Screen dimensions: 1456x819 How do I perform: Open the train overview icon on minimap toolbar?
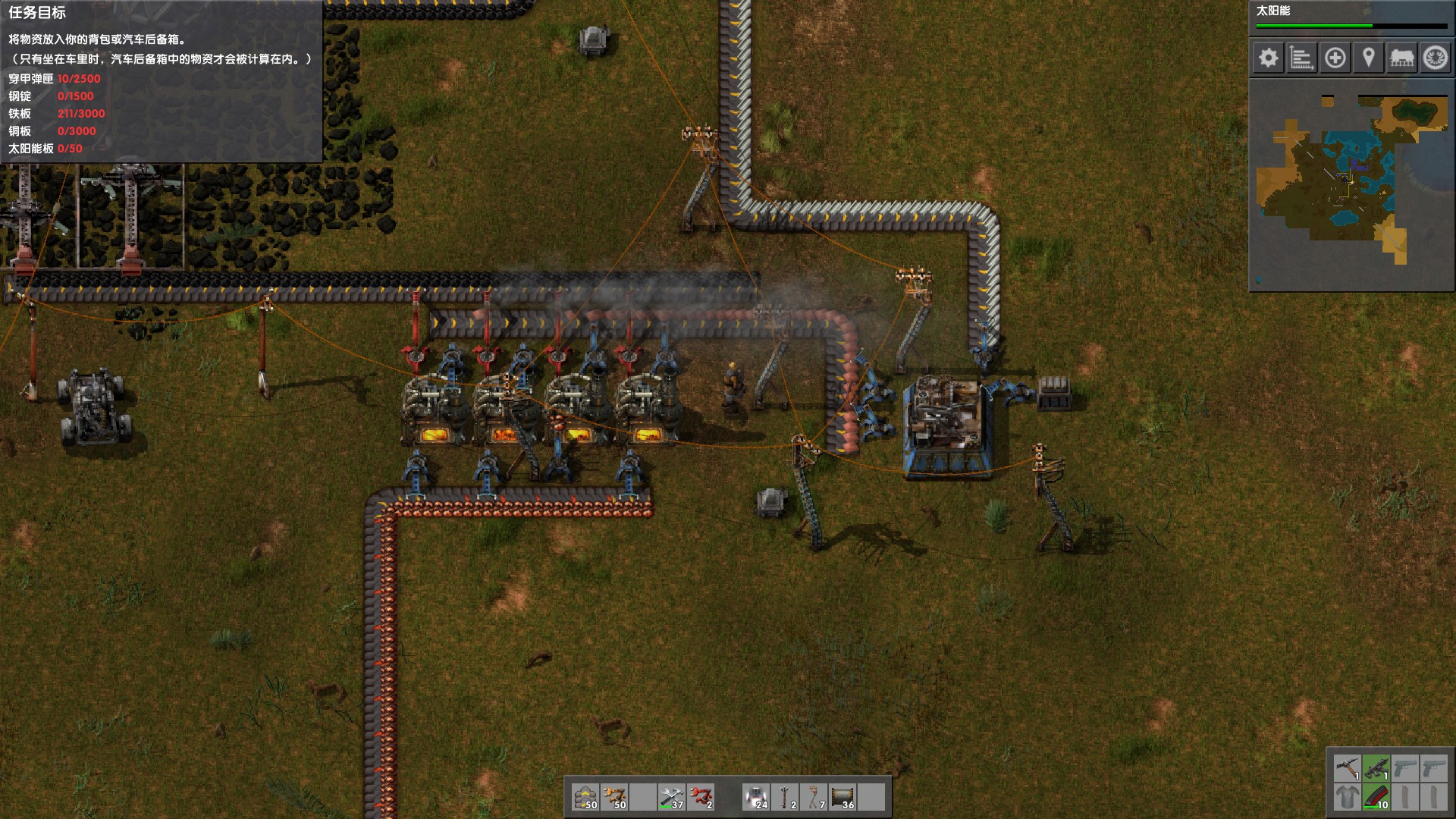click(x=1402, y=57)
